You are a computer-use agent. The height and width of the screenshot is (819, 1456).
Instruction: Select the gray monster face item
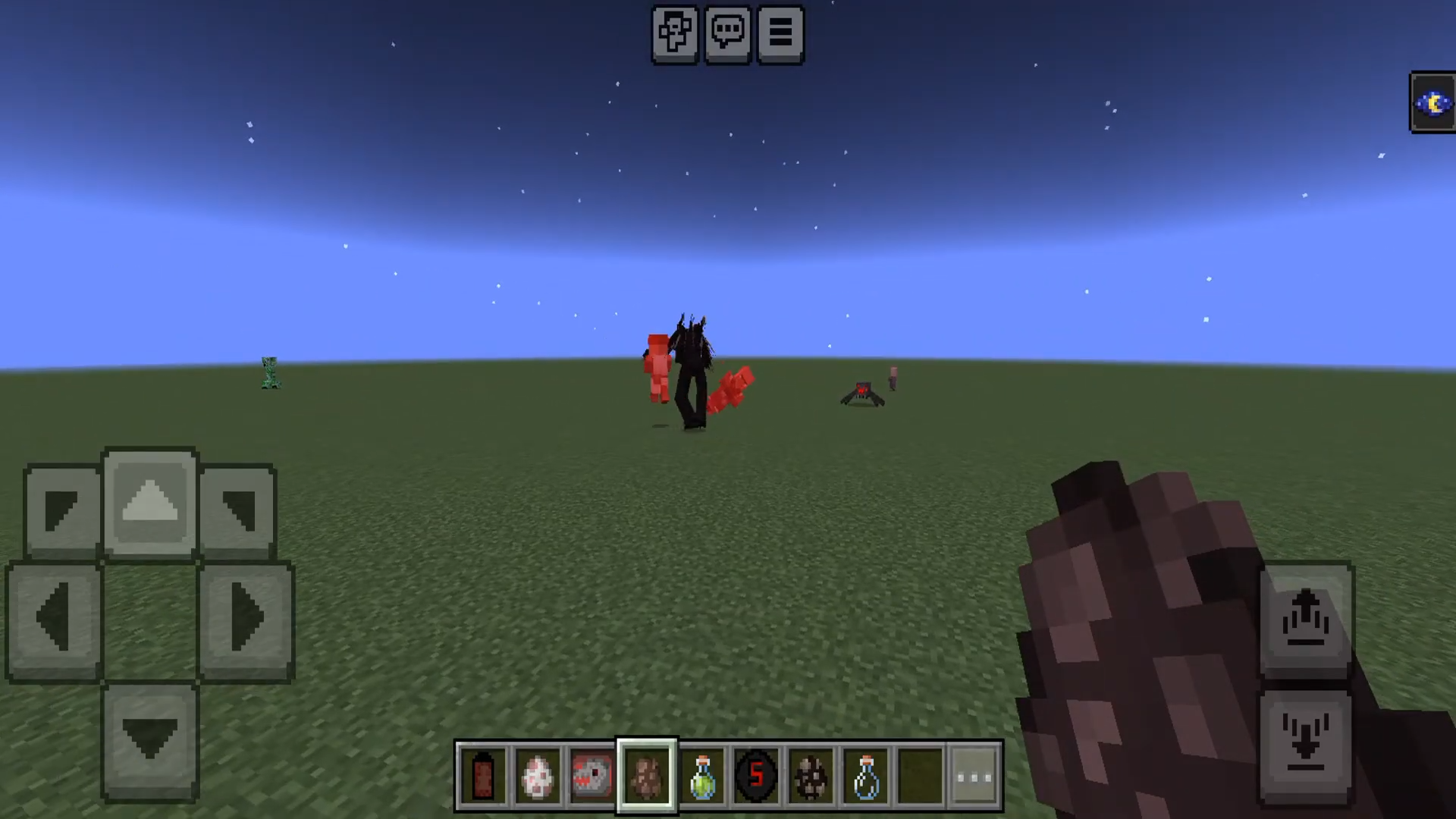coord(591,776)
